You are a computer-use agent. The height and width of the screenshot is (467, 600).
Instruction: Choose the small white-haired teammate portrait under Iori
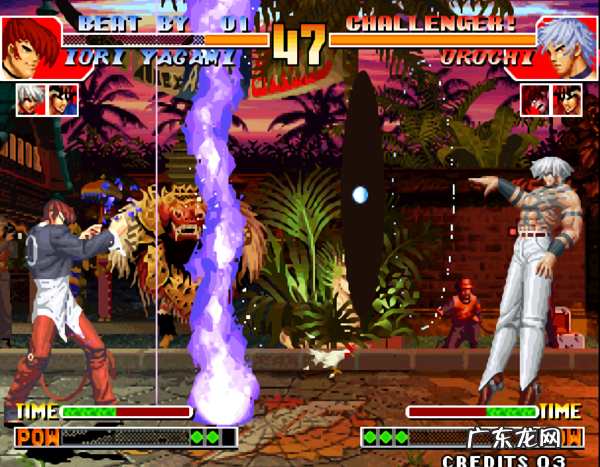click(30, 98)
